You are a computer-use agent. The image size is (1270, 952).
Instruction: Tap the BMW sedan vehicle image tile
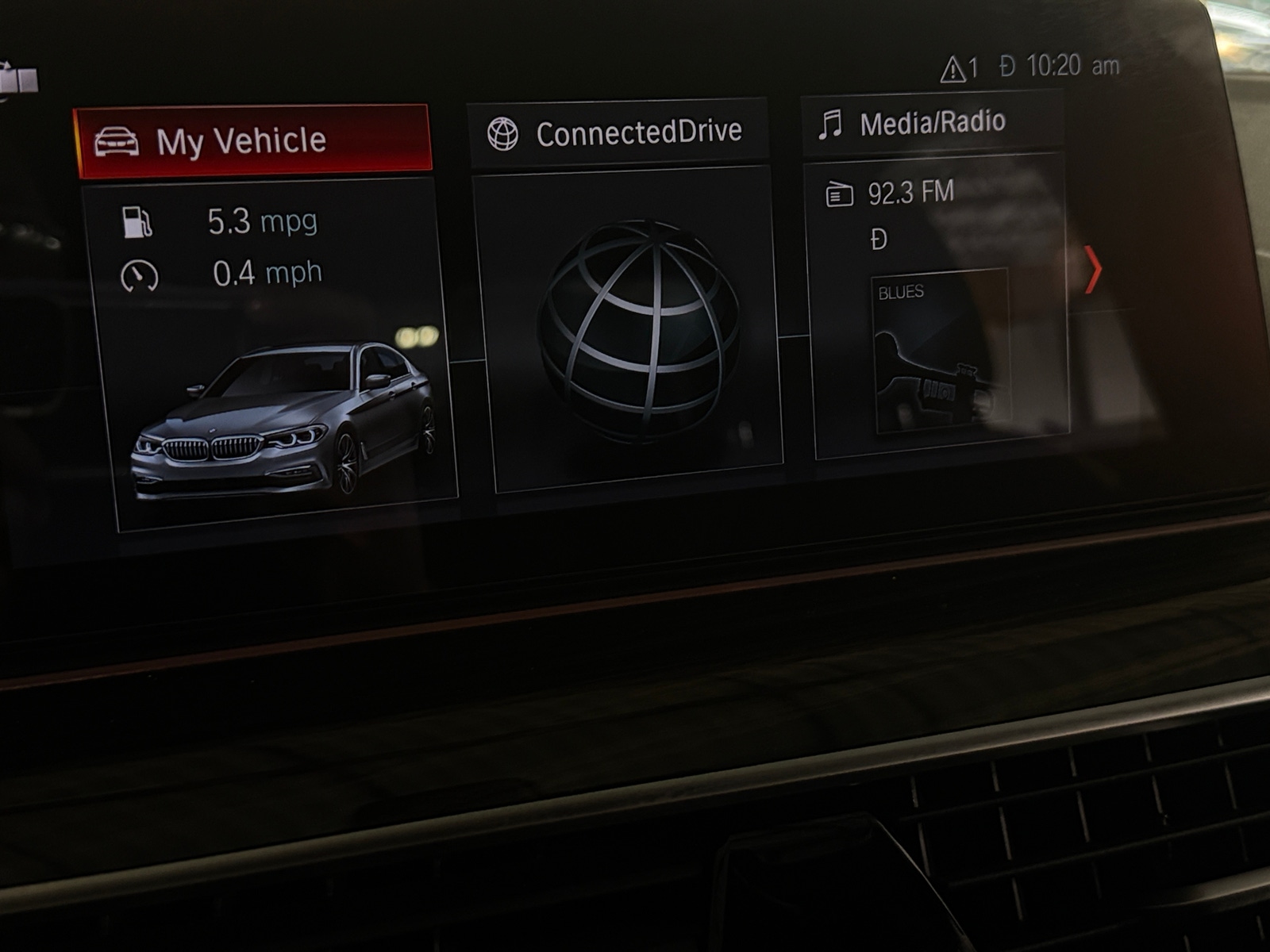point(282,420)
